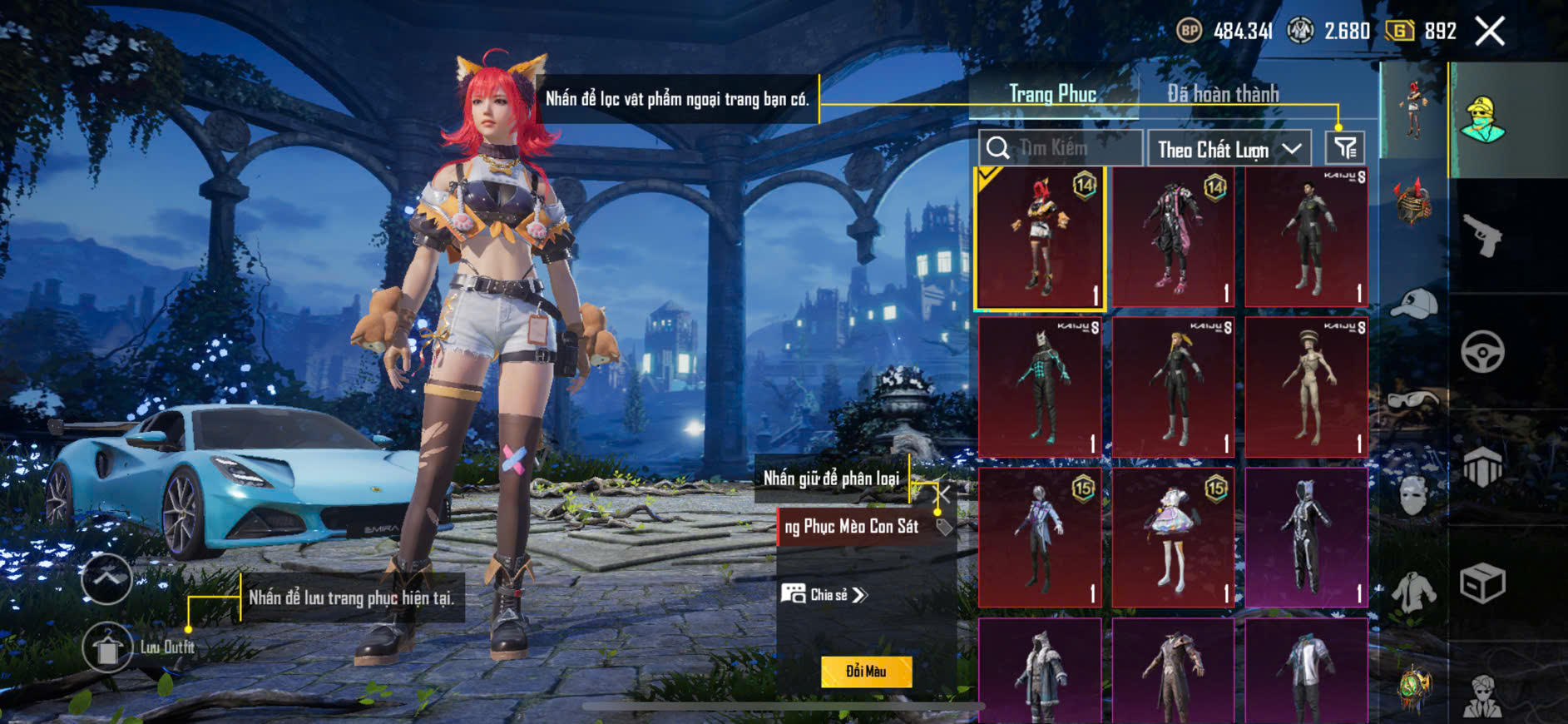Pick the skeleton suit on purple background

[x=1307, y=538]
